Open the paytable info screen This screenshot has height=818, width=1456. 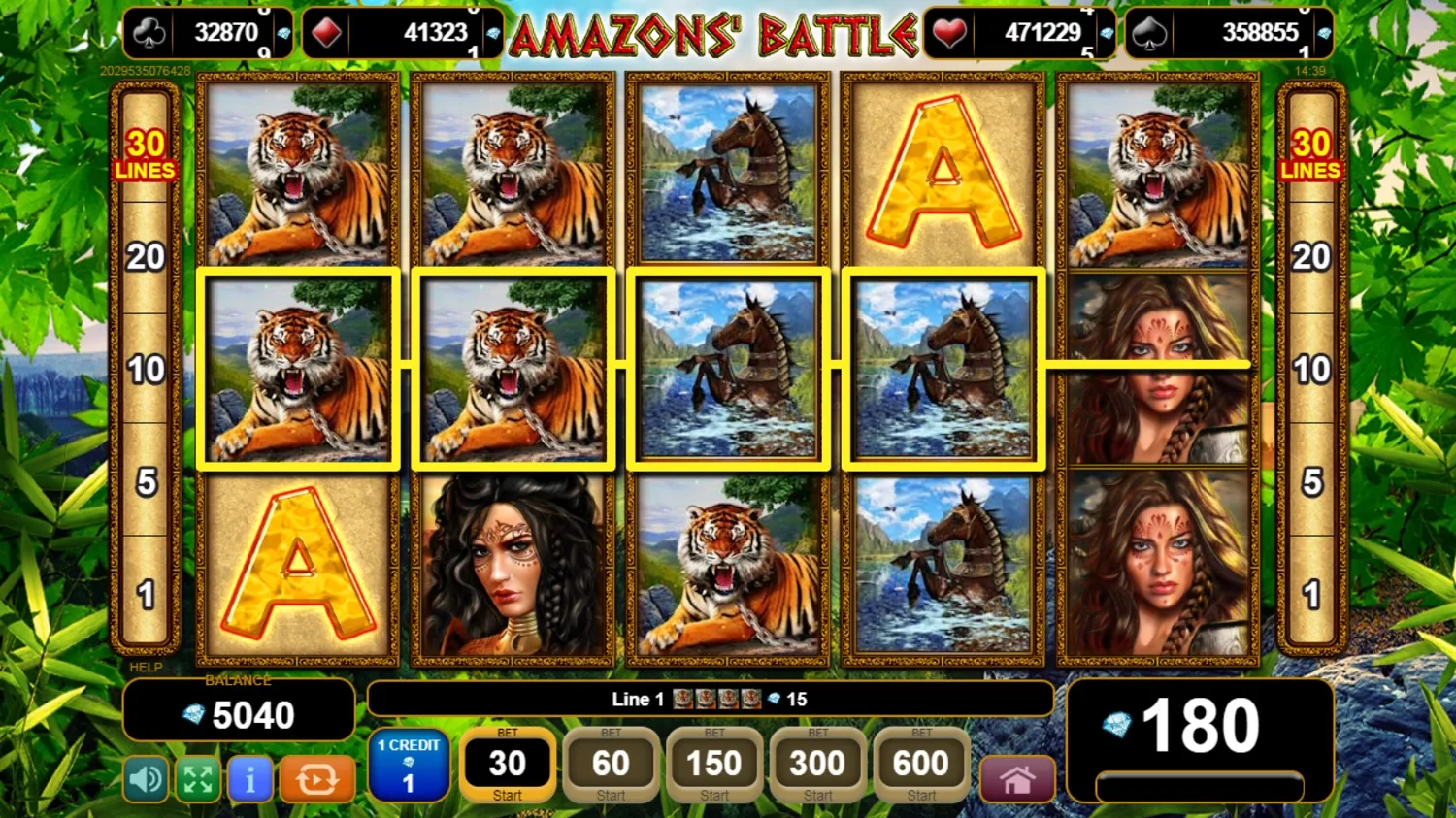point(250,779)
